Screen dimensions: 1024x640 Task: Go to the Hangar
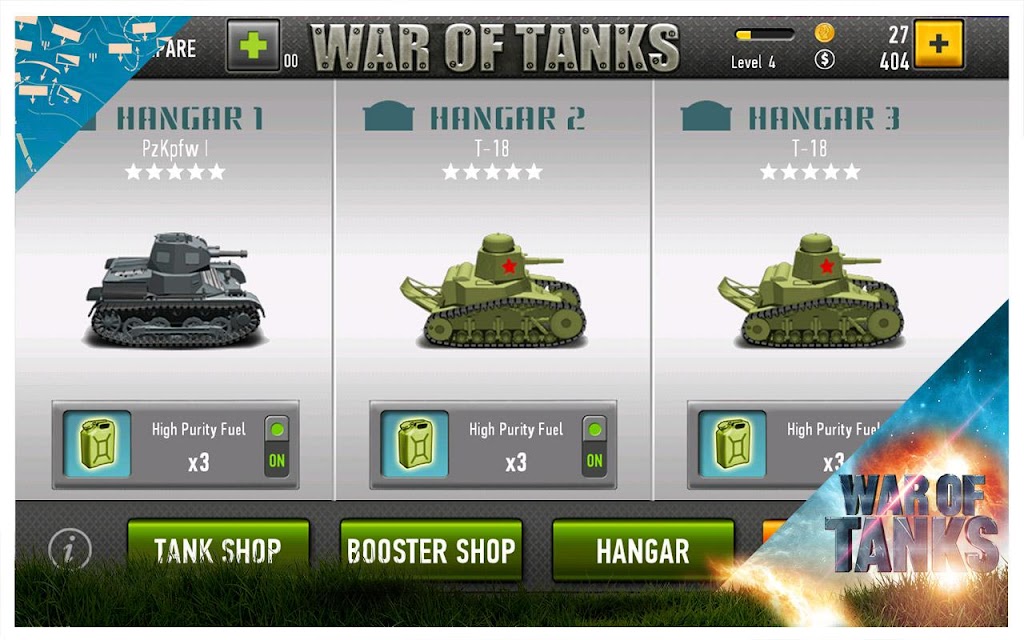click(643, 549)
